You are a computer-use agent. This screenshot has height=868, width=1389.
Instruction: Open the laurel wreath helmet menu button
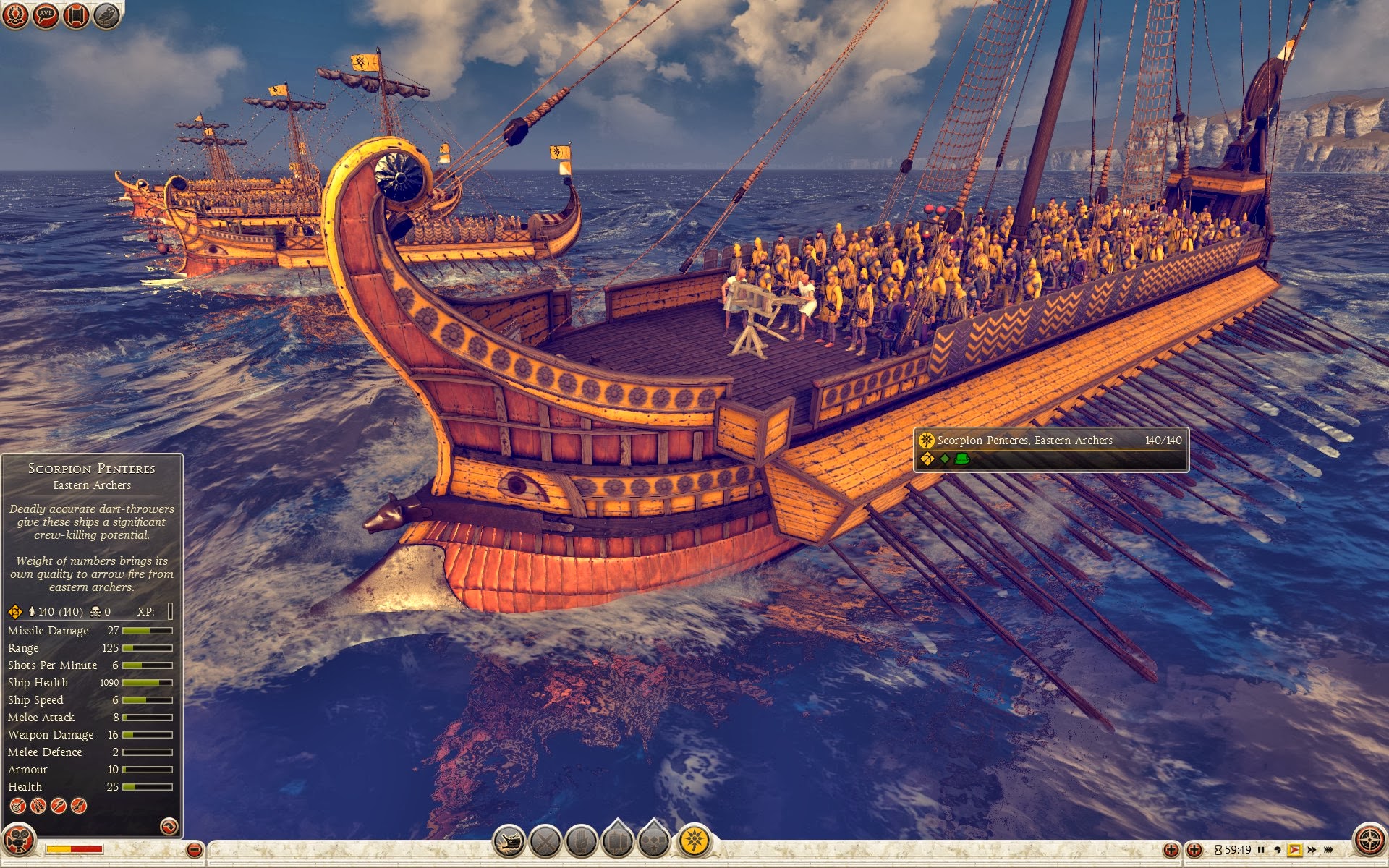click(x=15, y=14)
